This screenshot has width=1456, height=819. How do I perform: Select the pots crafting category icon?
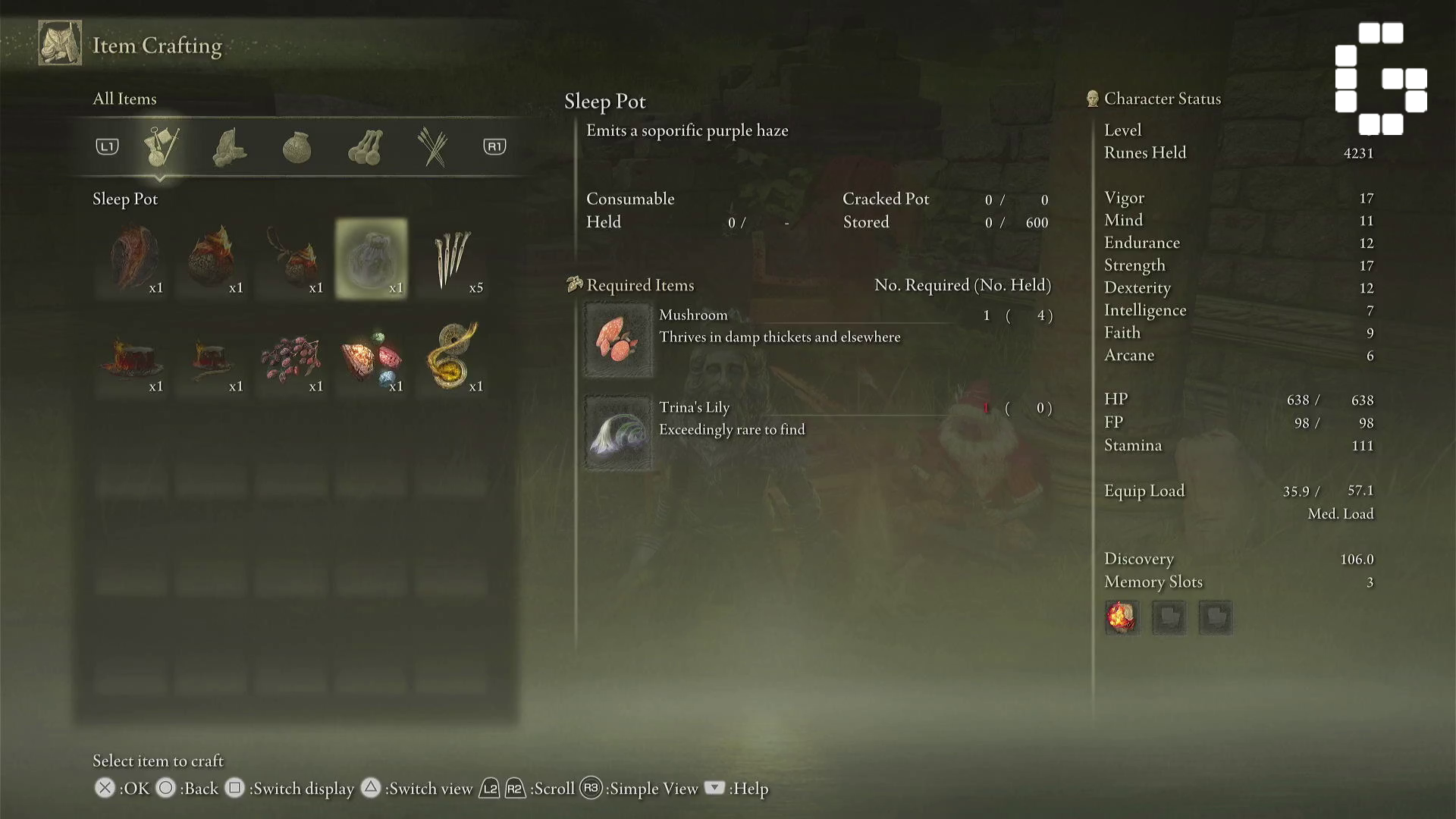364,146
